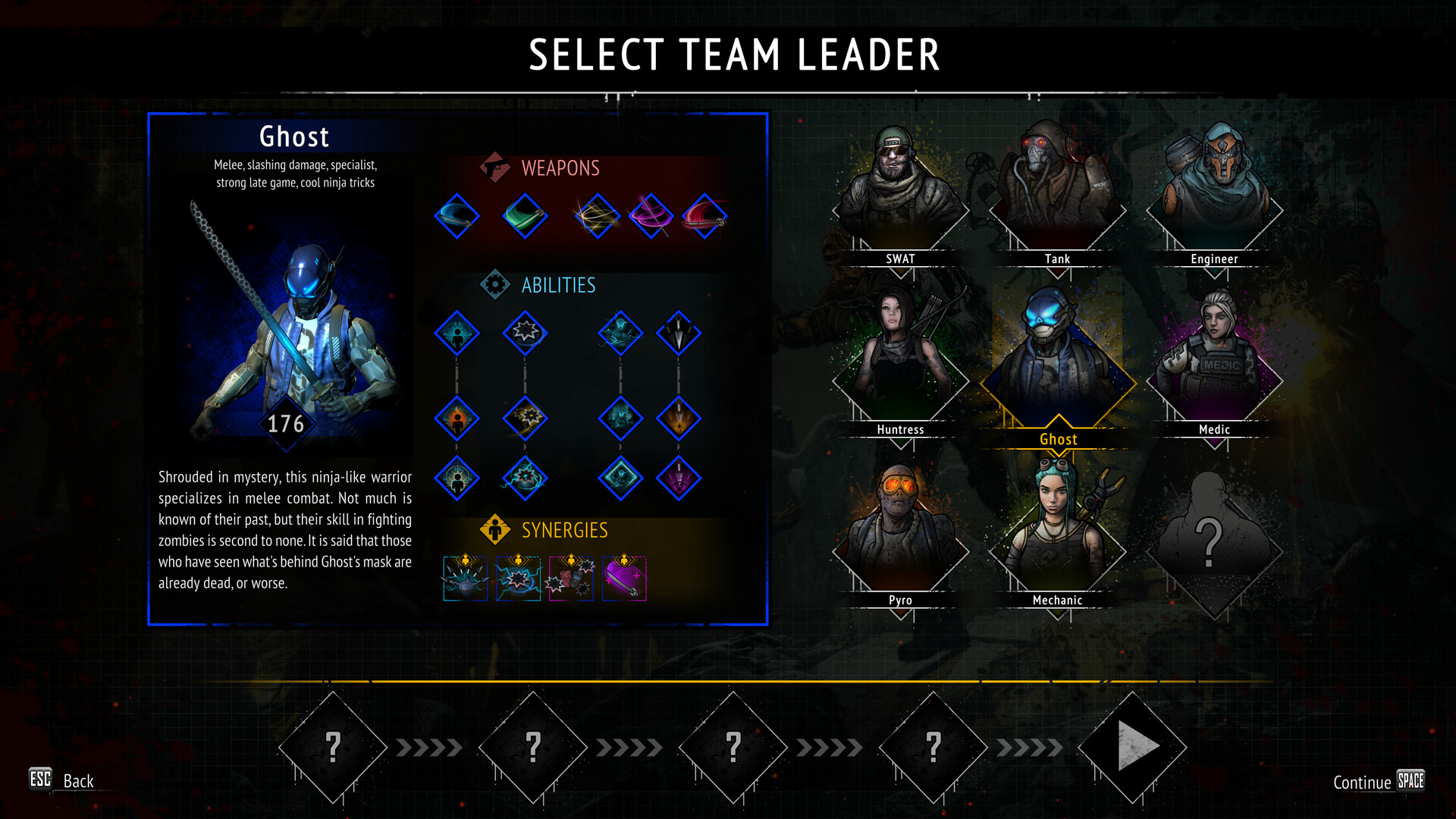Select the throwing knife ability icon
The width and height of the screenshot is (1456, 819).
click(679, 334)
